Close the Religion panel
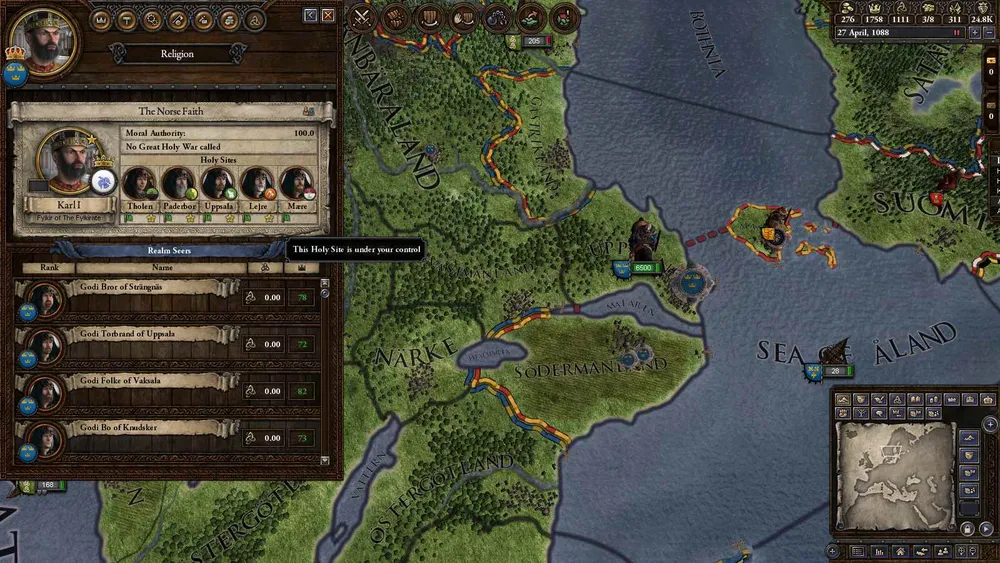The width and height of the screenshot is (1000, 563). tap(327, 16)
